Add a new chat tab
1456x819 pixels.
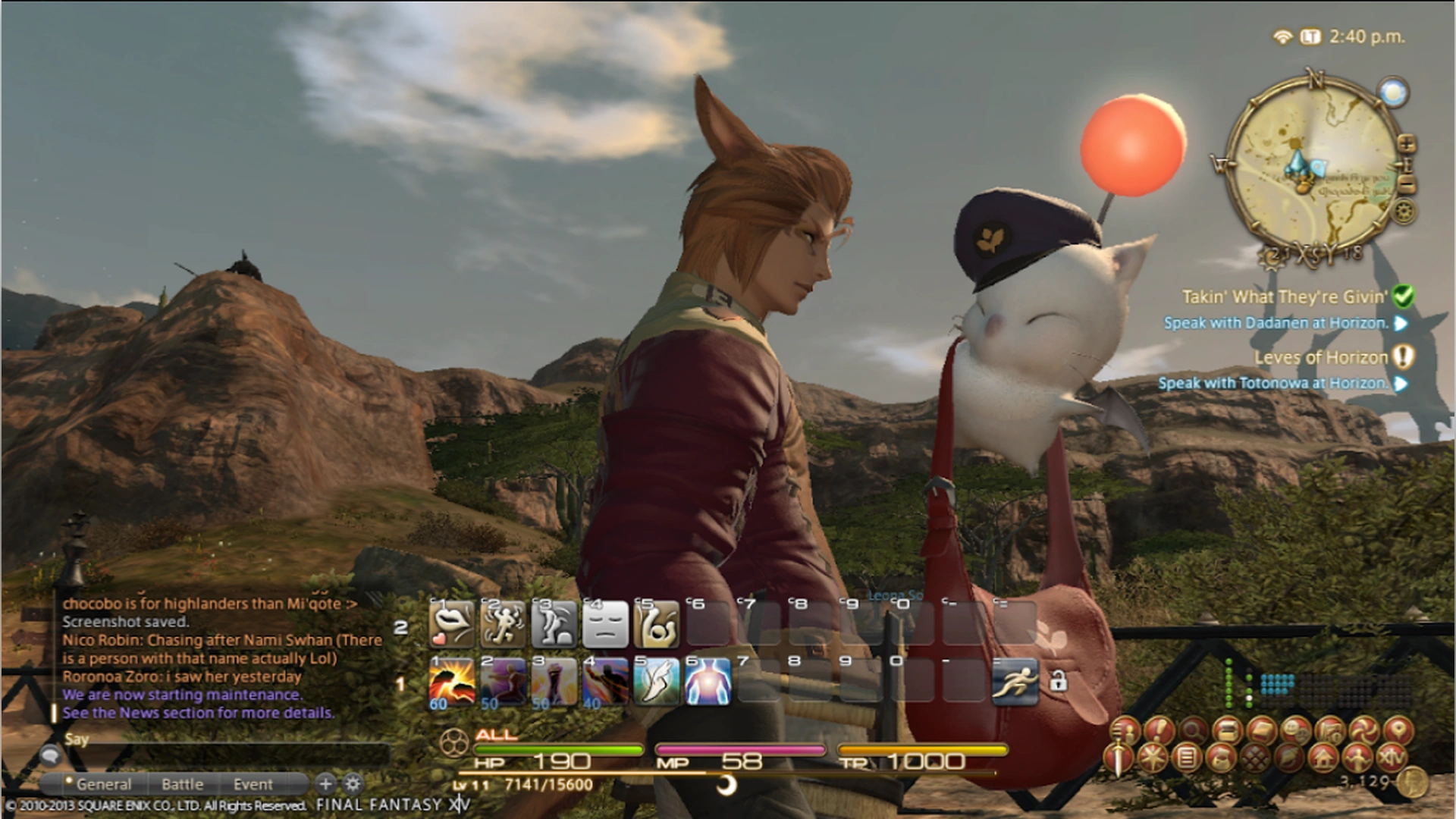point(325,783)
